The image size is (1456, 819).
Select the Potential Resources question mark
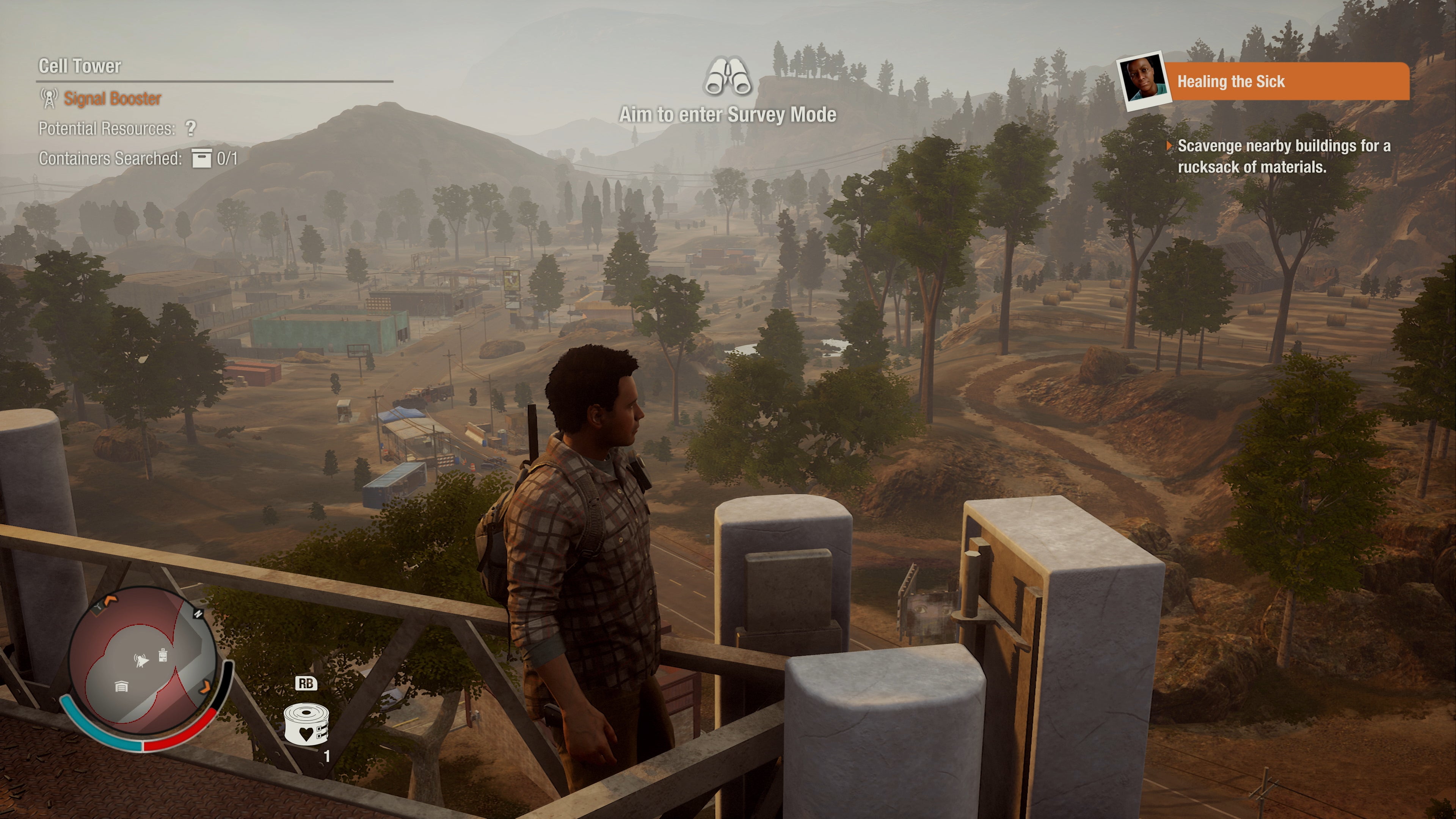(191, 128)
